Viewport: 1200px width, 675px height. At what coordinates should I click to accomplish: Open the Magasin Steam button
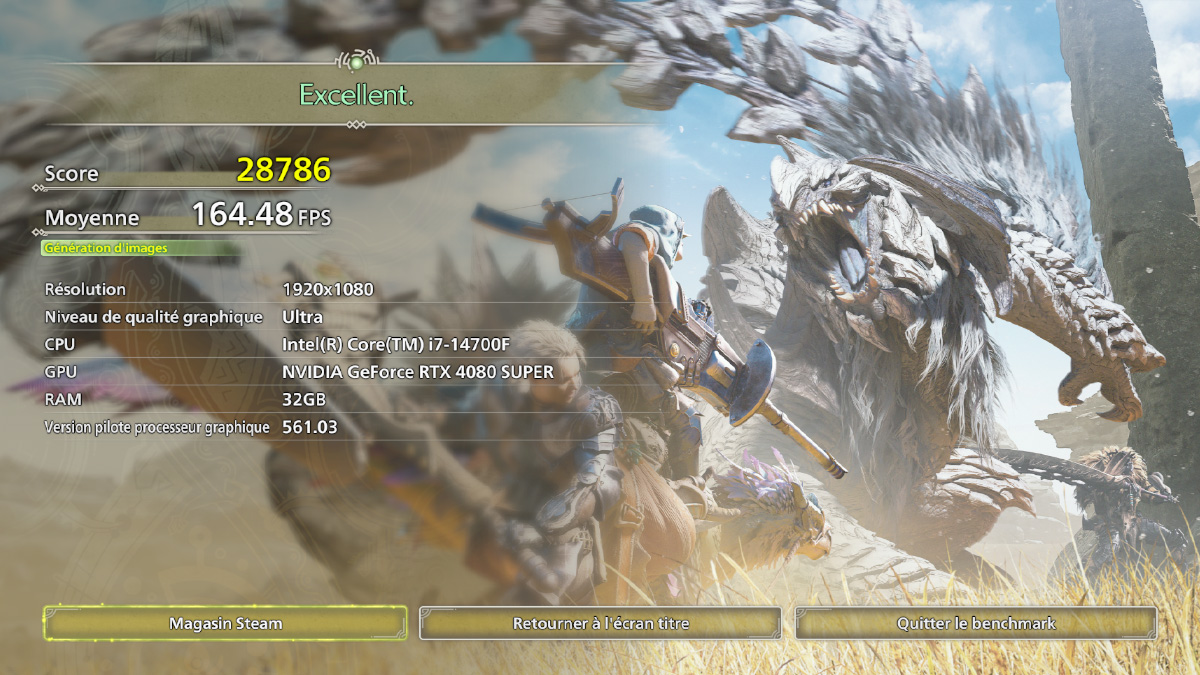225,623
